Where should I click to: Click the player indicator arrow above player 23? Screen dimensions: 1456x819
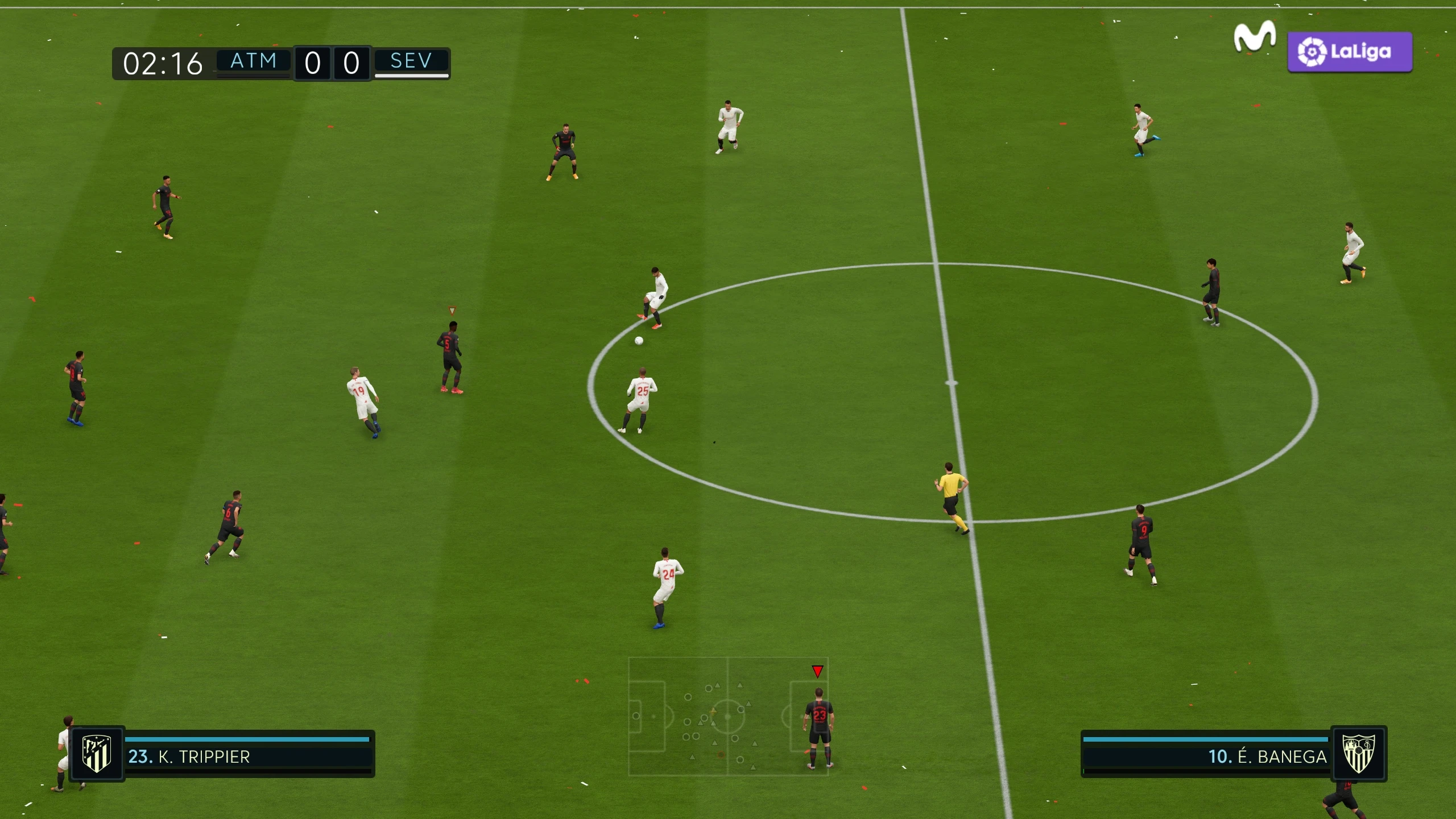click(x=817, y=670)
